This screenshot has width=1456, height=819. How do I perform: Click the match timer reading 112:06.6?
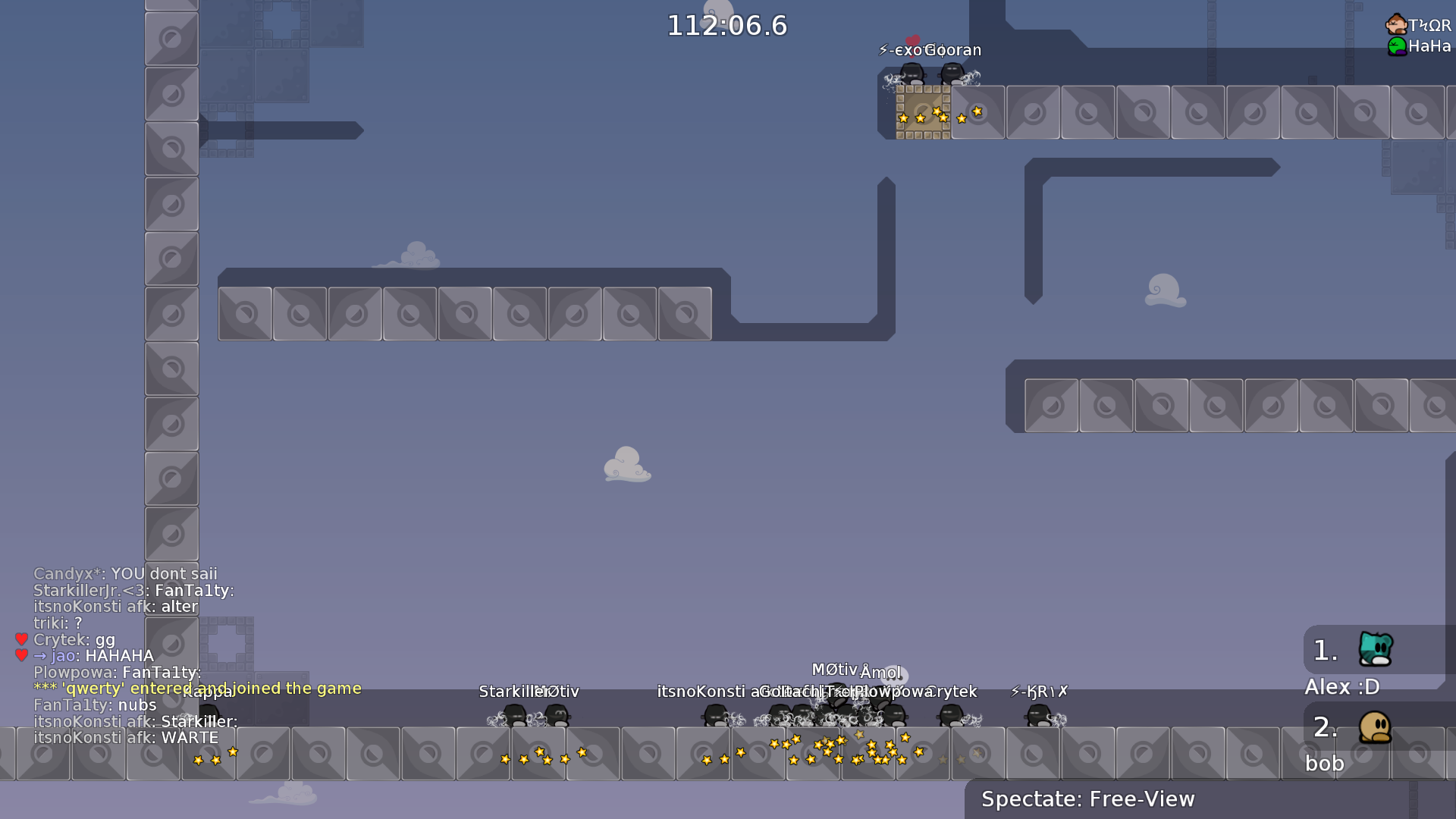(x=726, y=25)
